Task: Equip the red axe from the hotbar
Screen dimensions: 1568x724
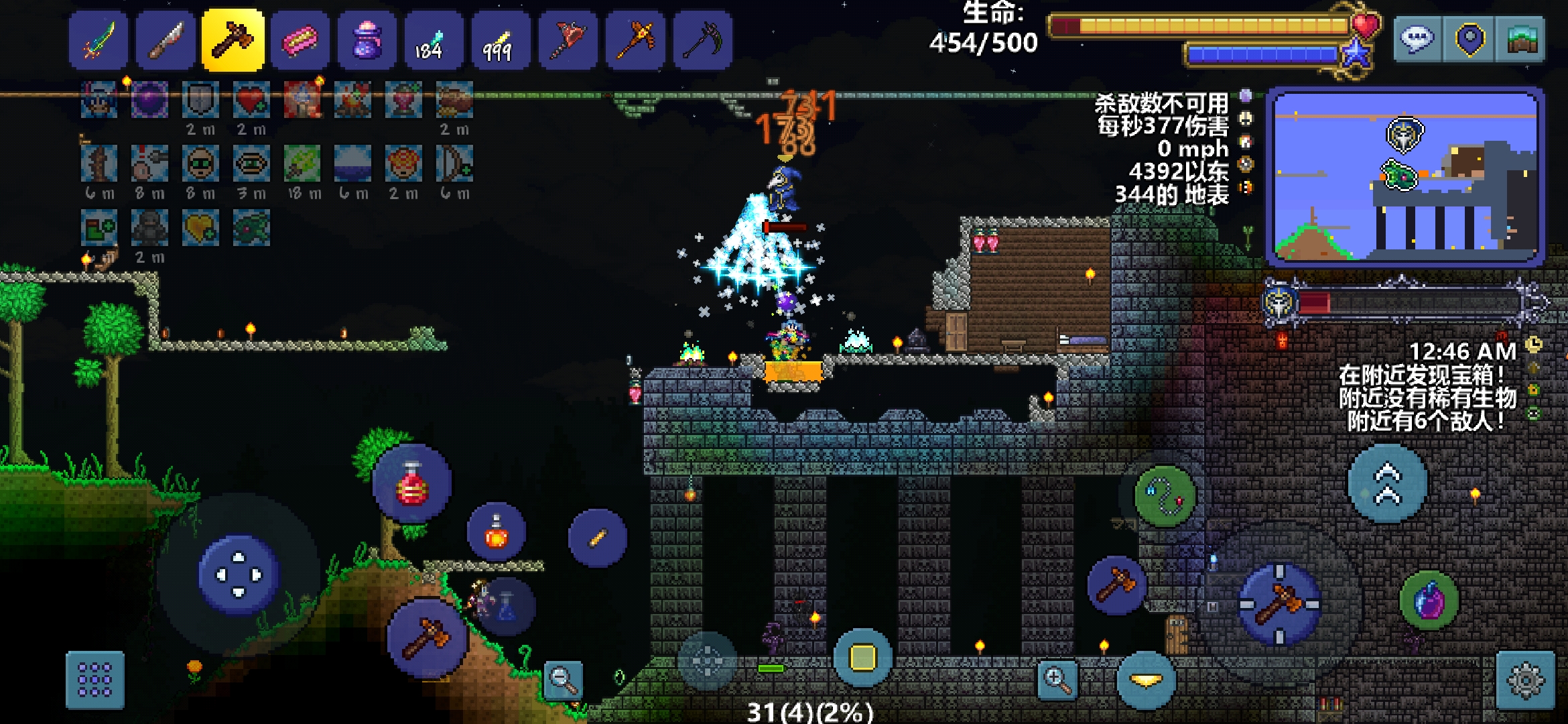Action: point(568,40)
